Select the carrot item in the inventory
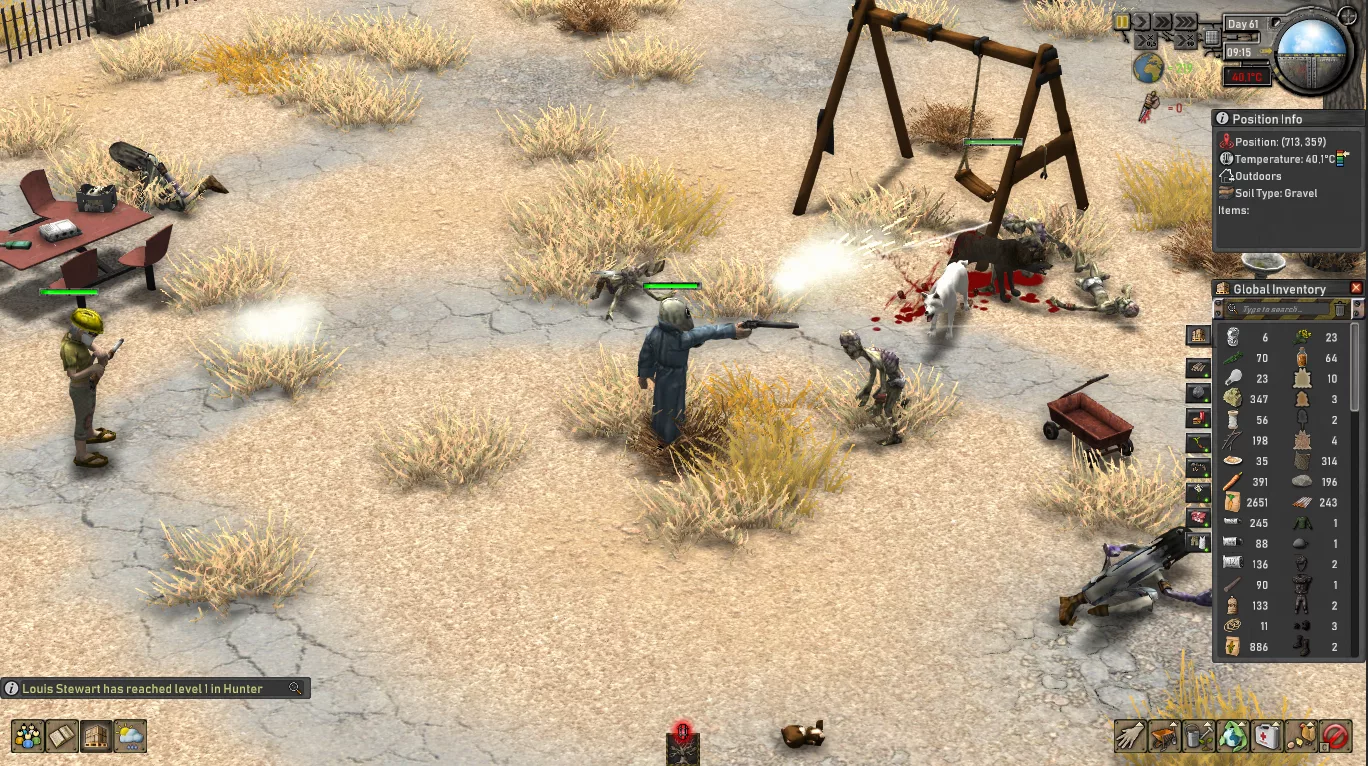The height and width of the screenshot is (766, 1368). [x=1233, y=482]
